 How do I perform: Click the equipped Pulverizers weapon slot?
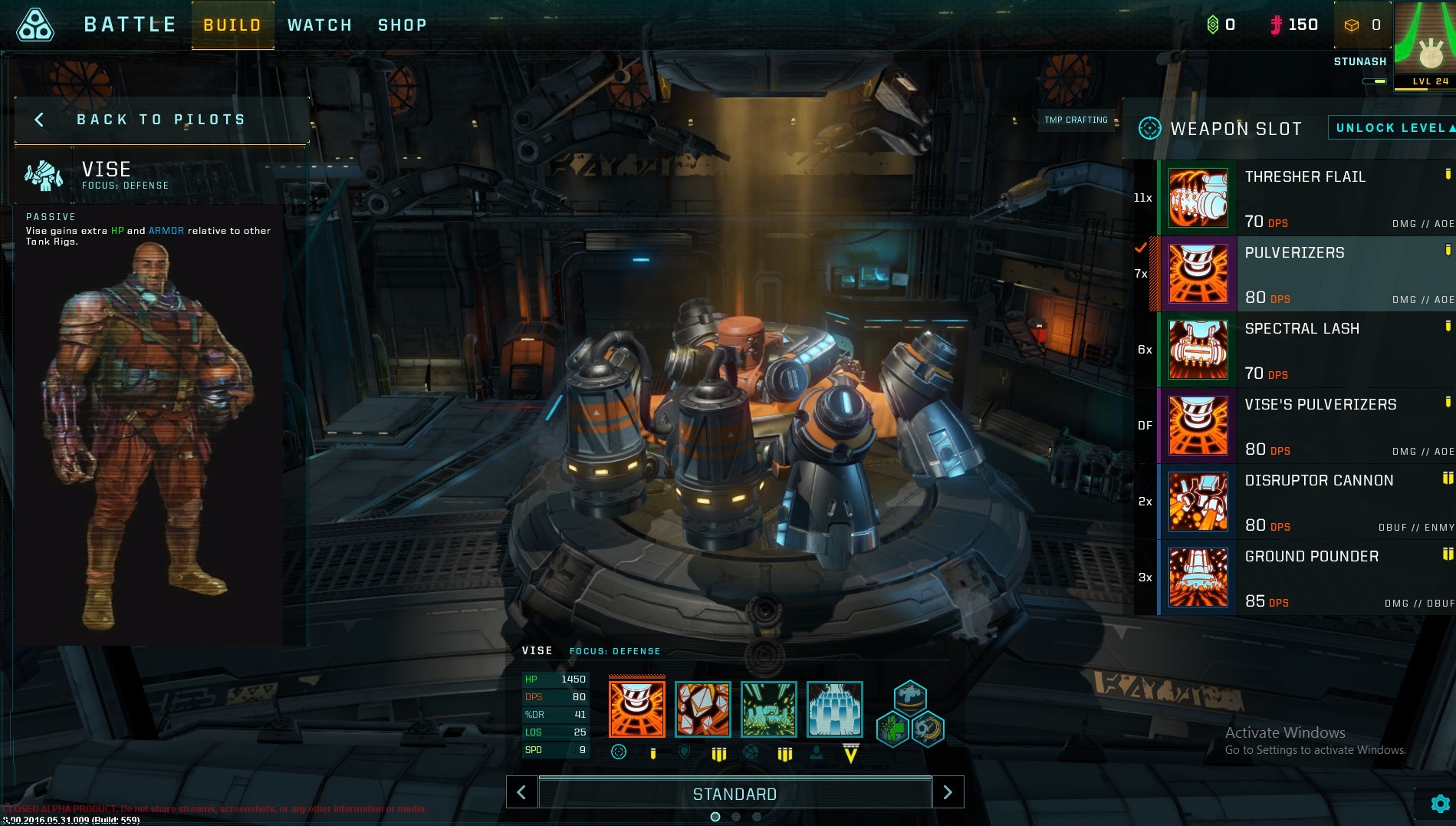pyautogui.click(x=636, y=709)
